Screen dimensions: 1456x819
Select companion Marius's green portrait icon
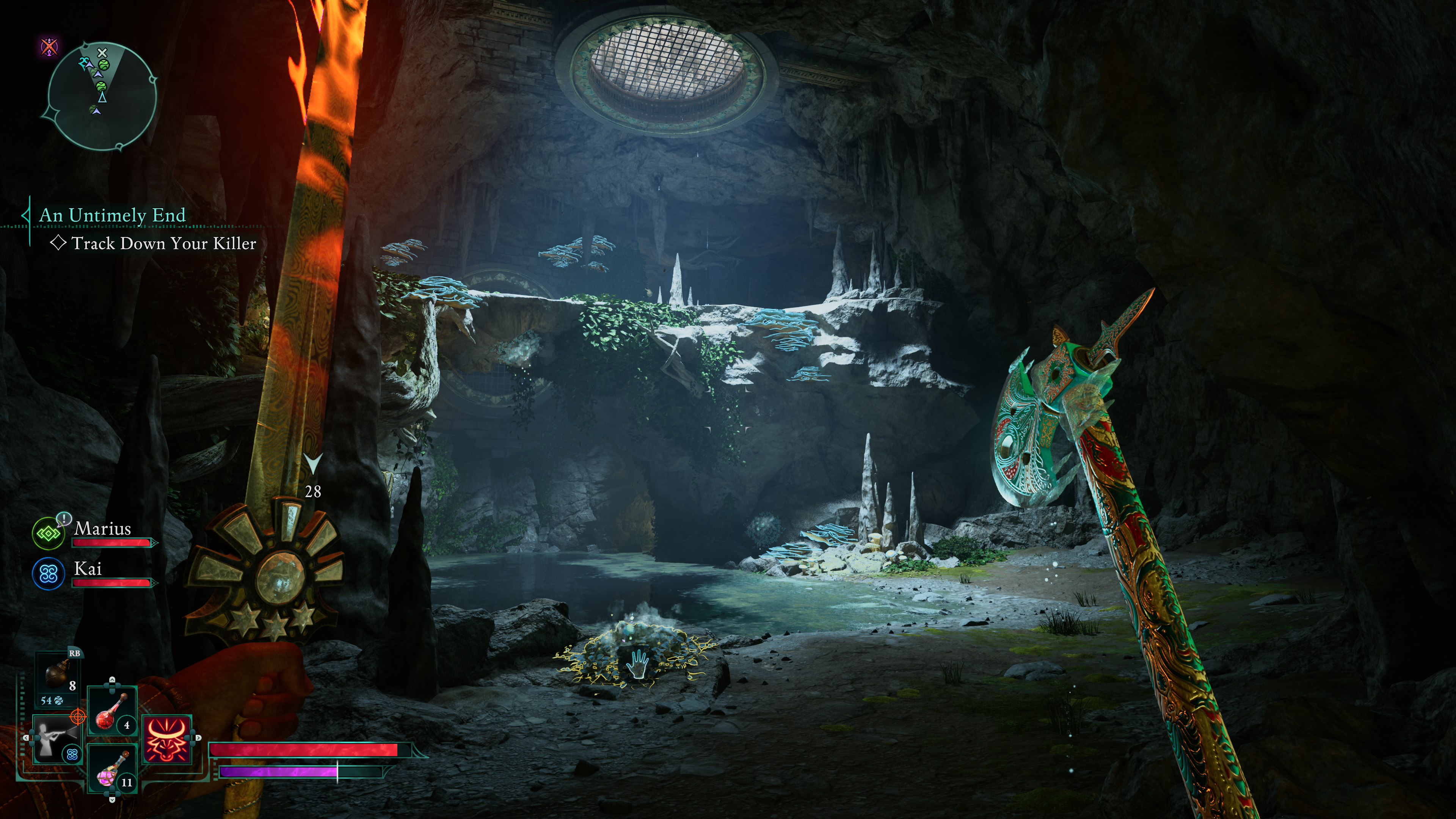coord(49,533)
